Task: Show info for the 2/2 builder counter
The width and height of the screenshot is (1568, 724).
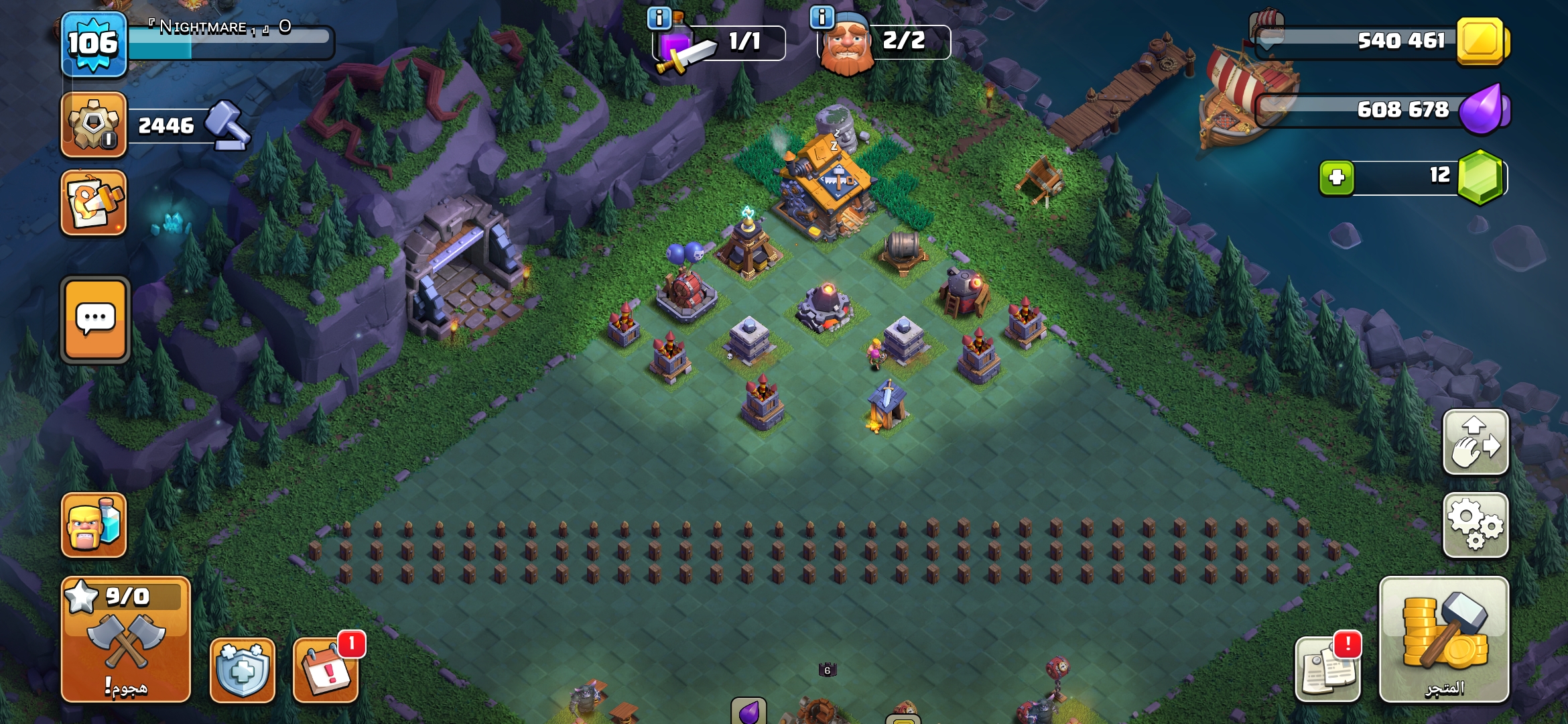Action: coord(822,17)
